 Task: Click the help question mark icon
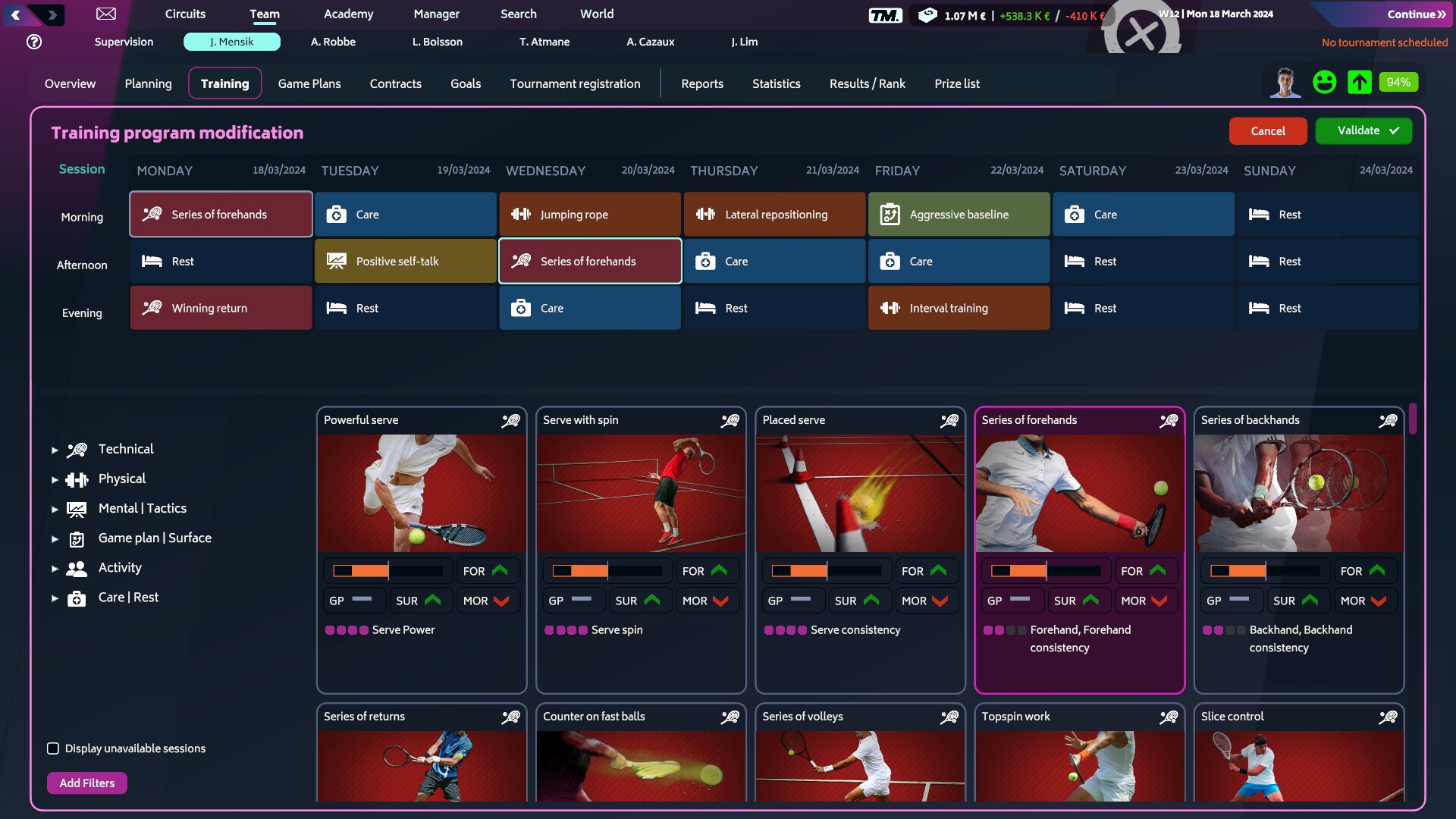(33, 42)
